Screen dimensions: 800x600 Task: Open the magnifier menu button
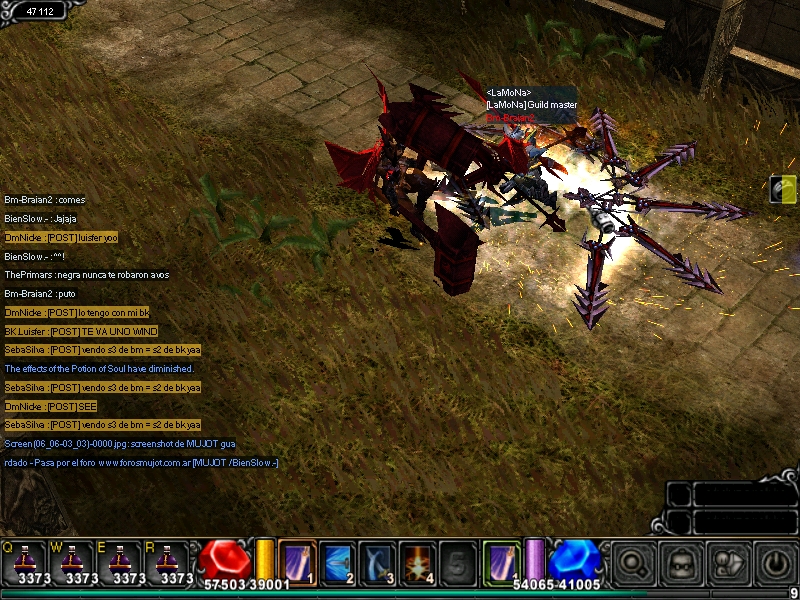[632, 562]
